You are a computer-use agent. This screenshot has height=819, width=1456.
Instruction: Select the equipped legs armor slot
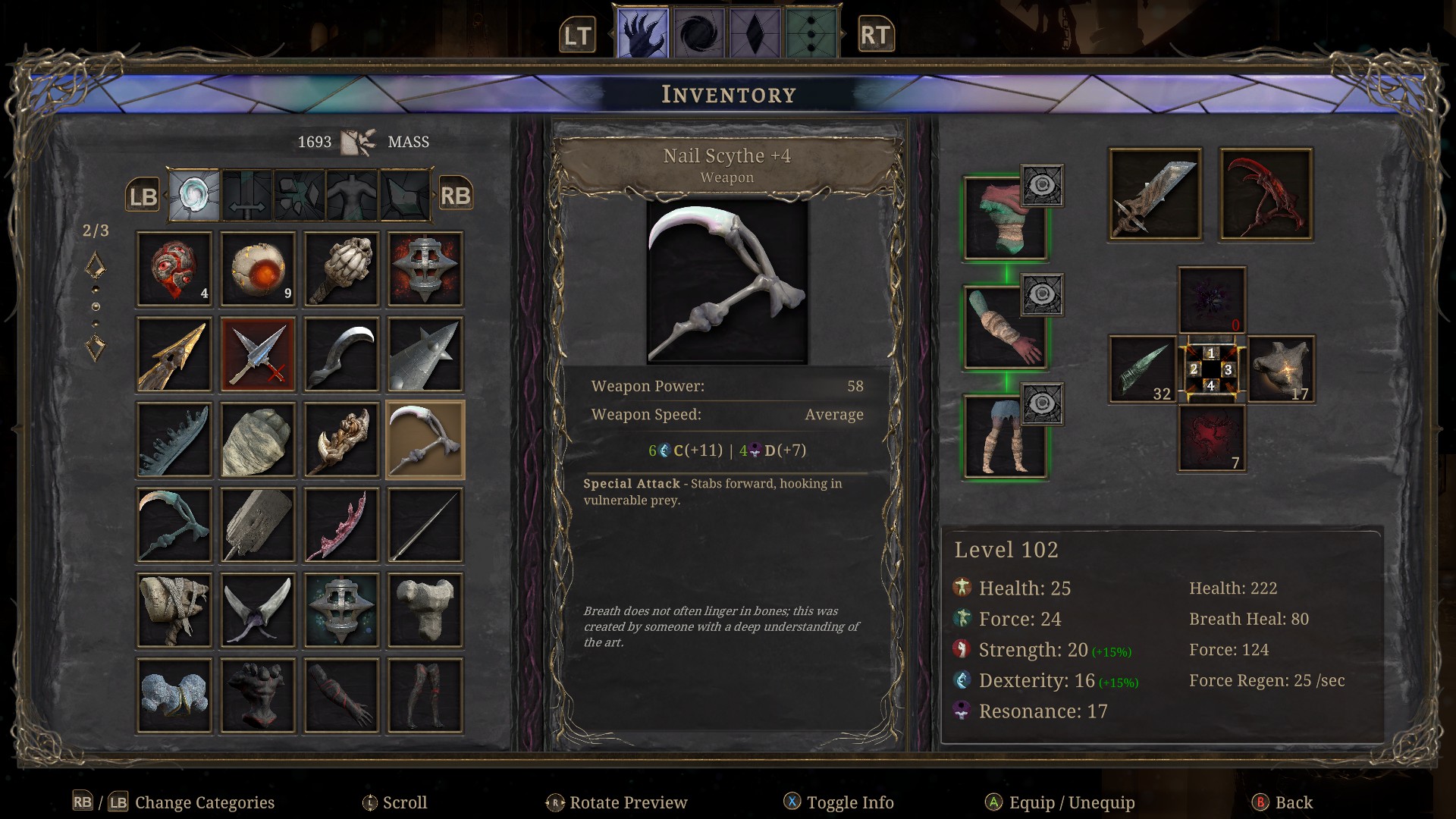tap(1005, 437)
